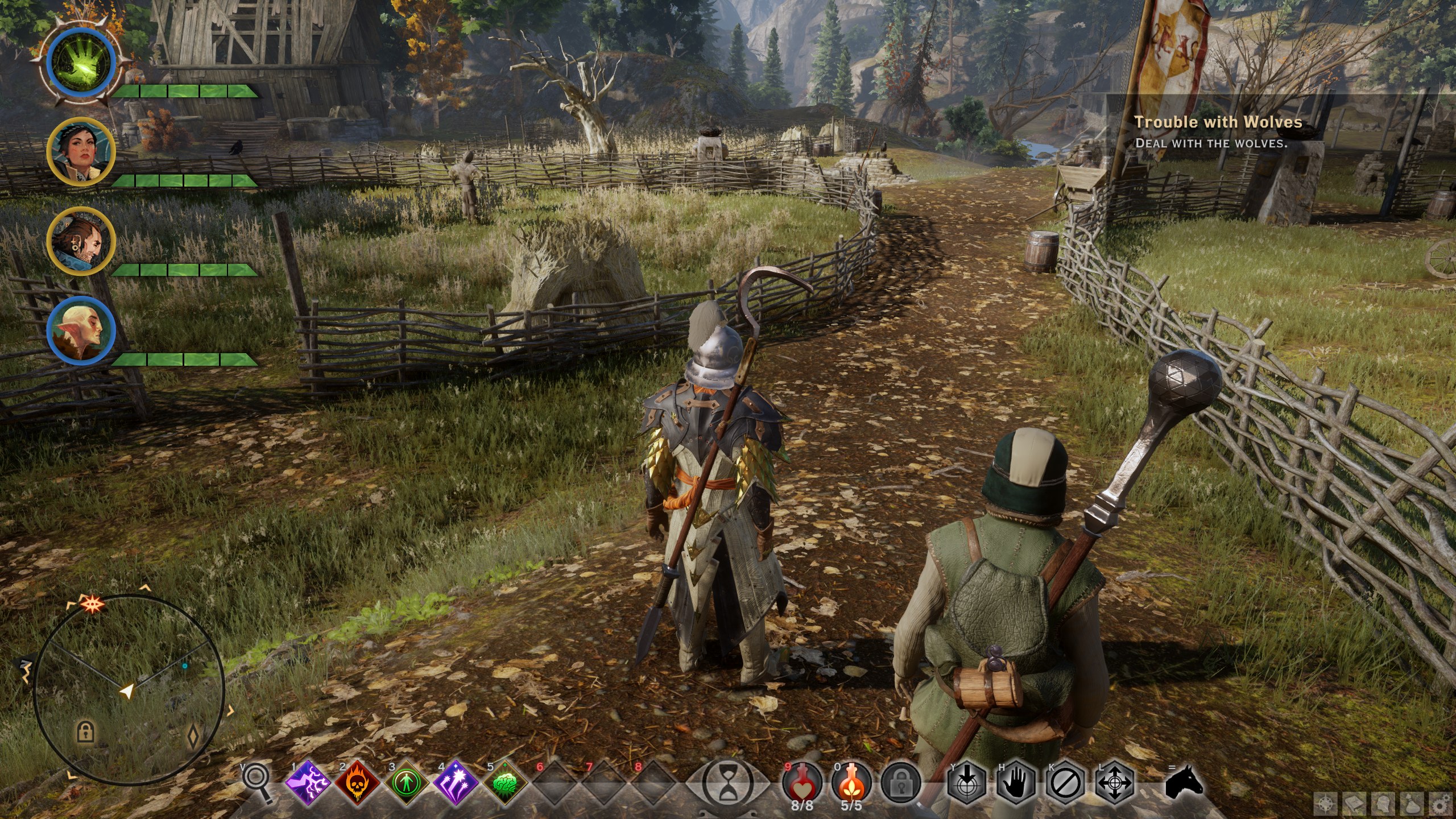Switch to the dark-haired woman's party portrait
The height and width of the screenshot is (819, 1456).
pyautogui.click(x=81, y=151)
